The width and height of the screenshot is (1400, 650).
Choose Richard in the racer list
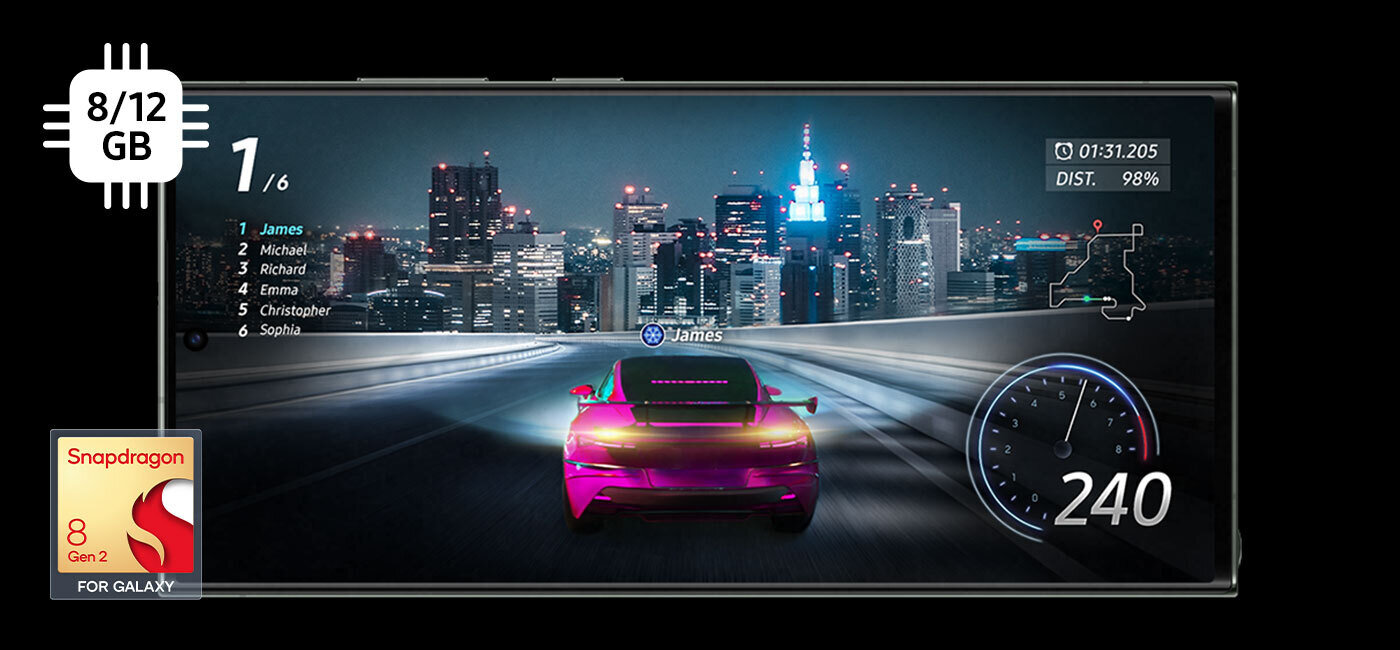click(x=282, y=270)
